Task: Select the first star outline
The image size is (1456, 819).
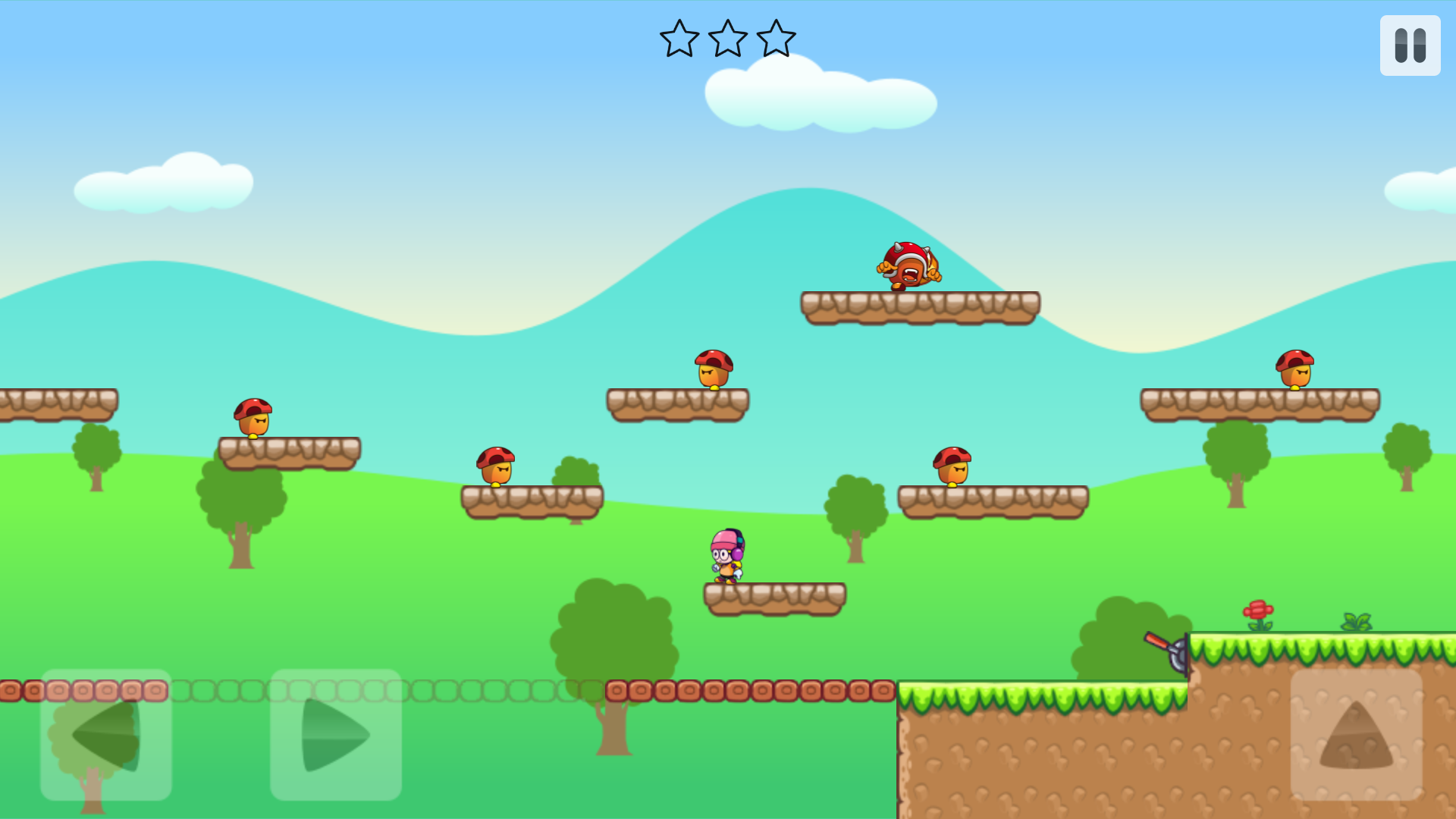Action: [680, 39]
